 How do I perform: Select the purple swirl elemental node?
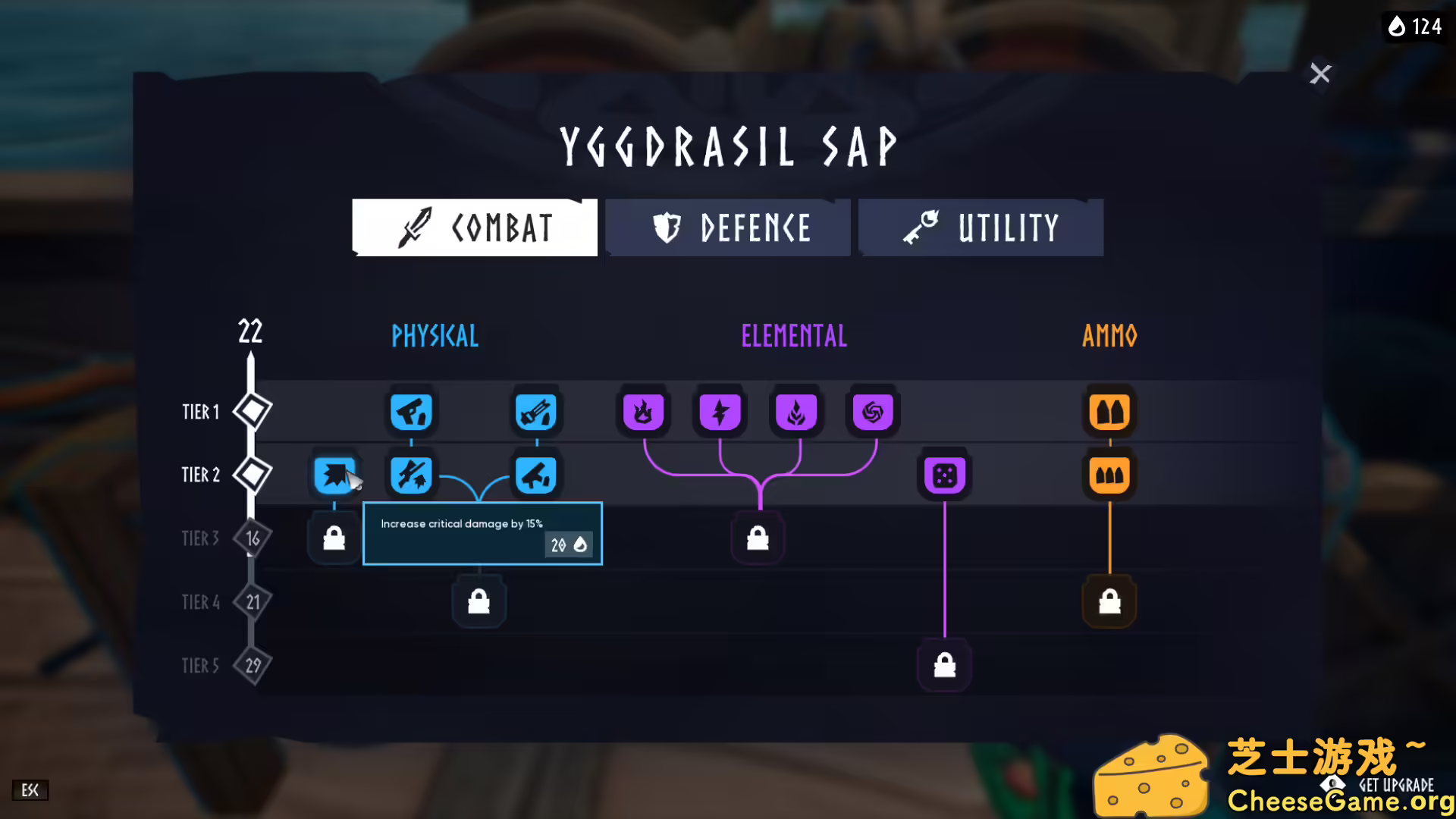tap(873, 412)
